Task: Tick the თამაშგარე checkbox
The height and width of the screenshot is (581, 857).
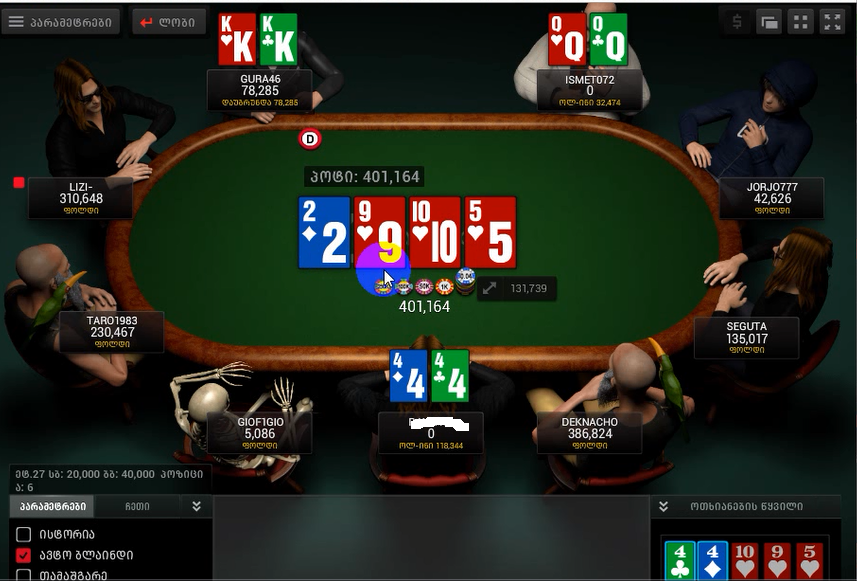Action: pyautogui.click(x=24, y=575)
